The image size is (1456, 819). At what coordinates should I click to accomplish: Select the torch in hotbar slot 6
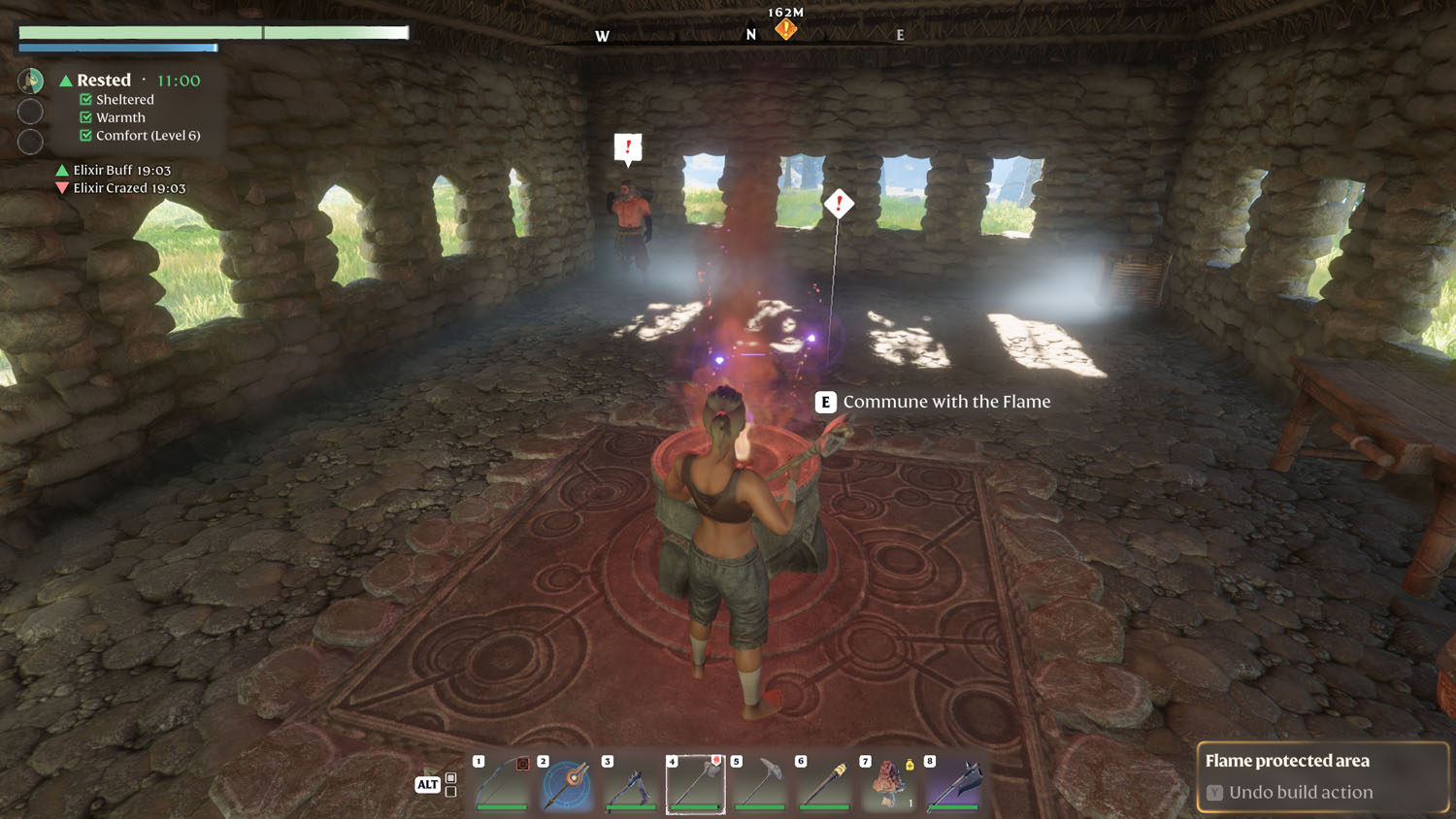[x=824, y=784]
